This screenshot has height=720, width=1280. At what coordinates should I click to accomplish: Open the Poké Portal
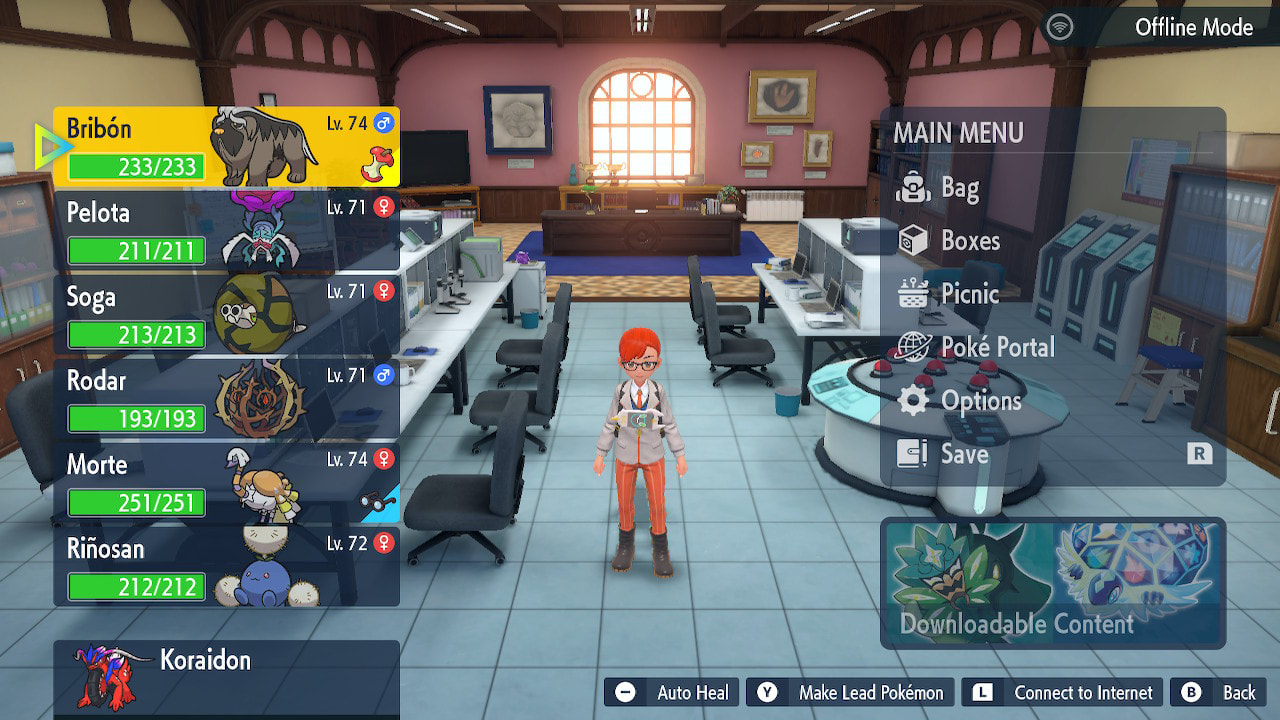996,347
